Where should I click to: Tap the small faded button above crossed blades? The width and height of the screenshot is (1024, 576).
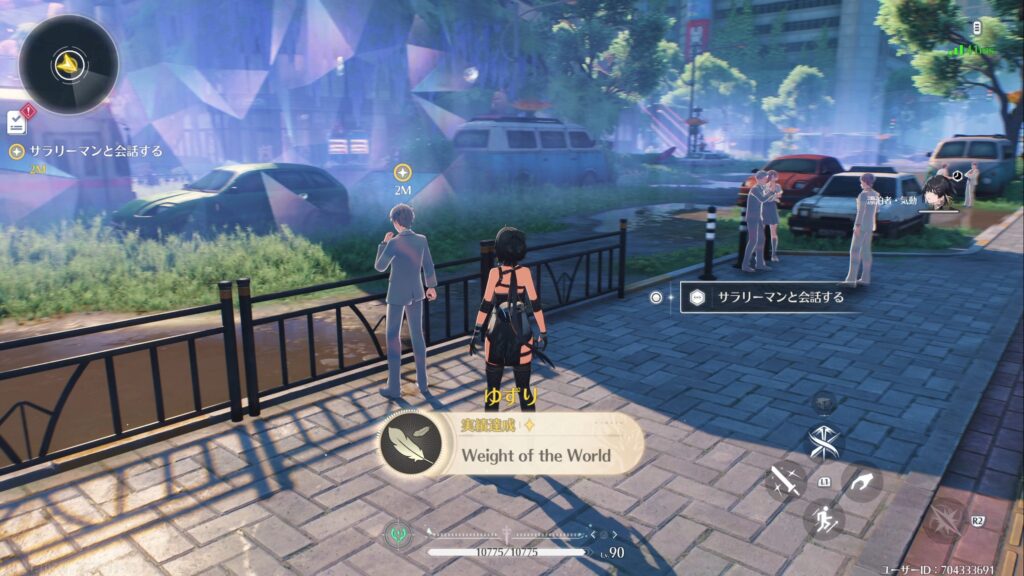click(825, 402)
